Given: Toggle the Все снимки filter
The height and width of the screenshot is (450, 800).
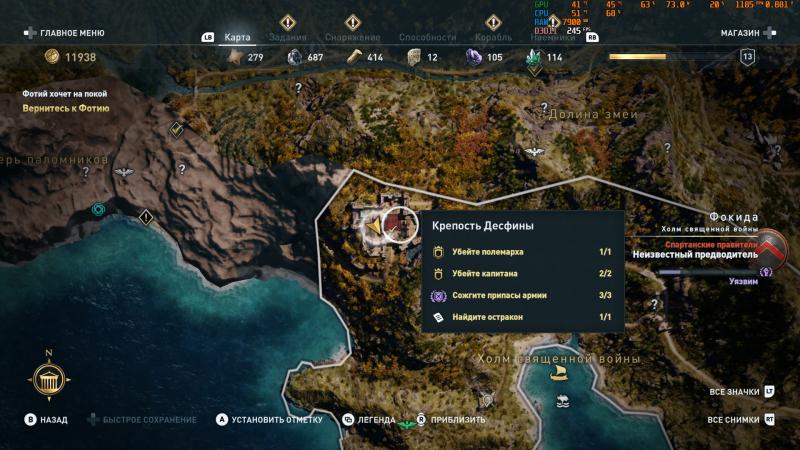Looking at the screenshot, I should tap(735, 420).
